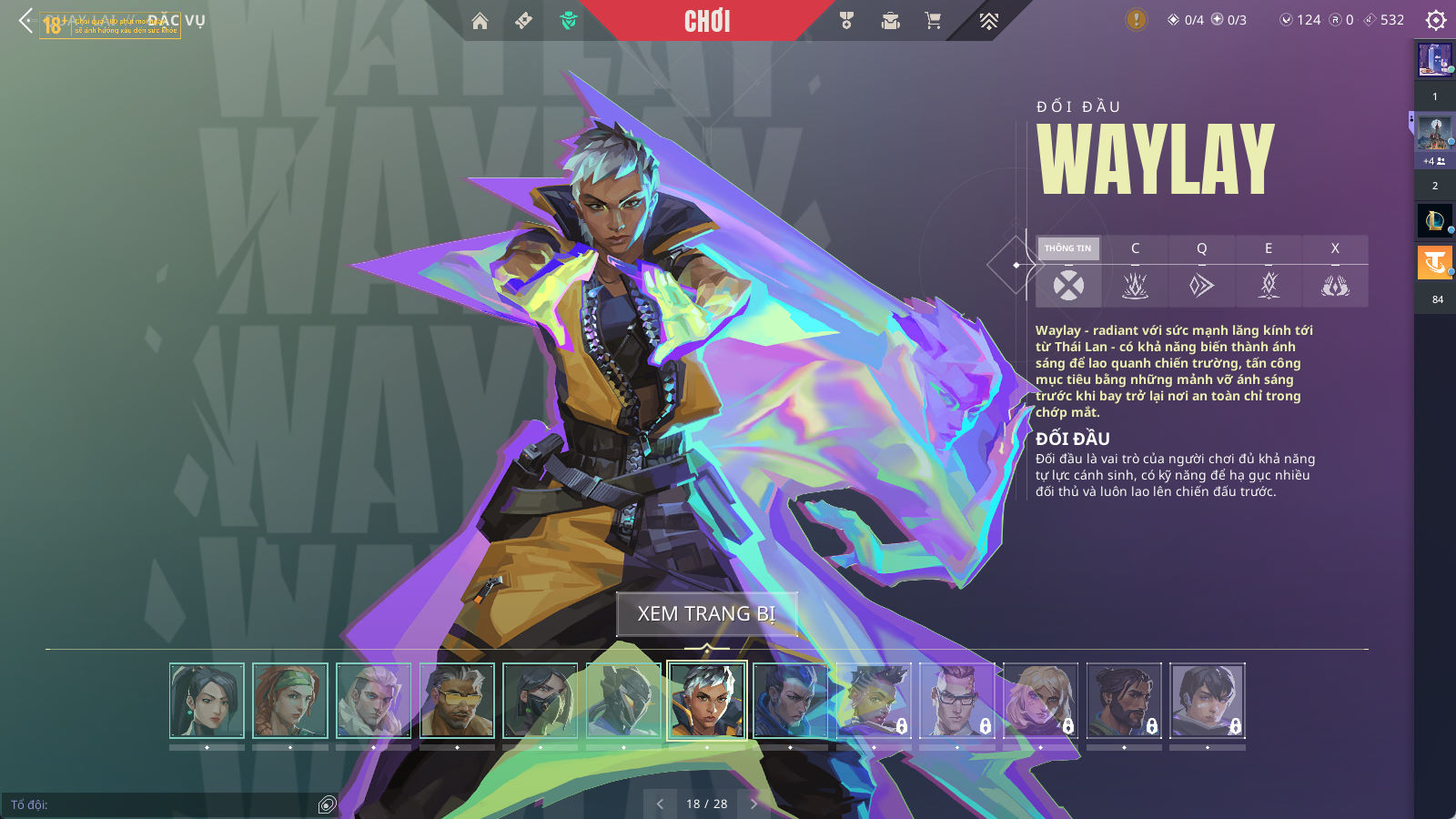Viewport: 1456px width, 819px height.
Task: Select the masked Viper agent portrait
Action: pyautogui.click(x=541, y=701)
